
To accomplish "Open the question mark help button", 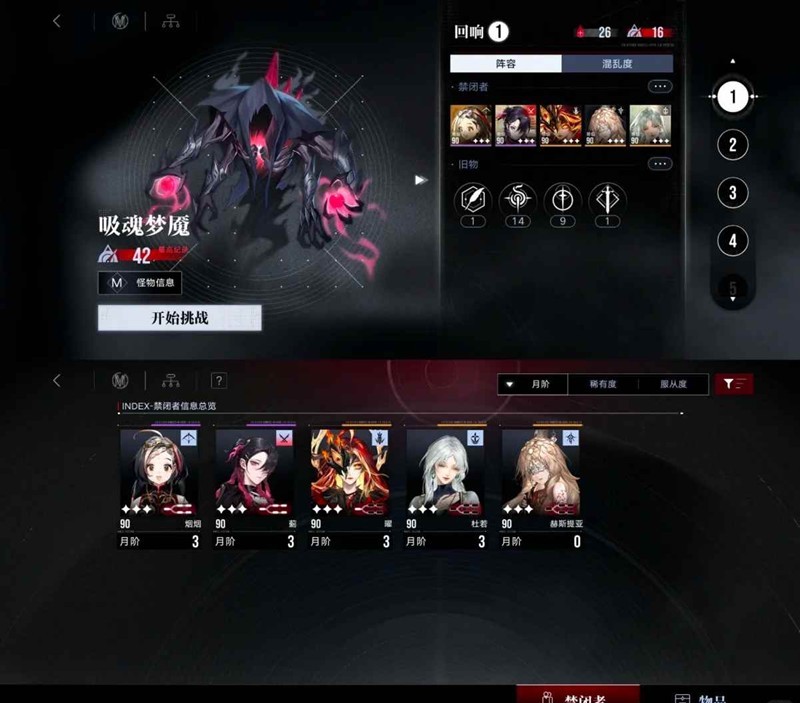I will pyautogui.click(x=219, y=380).
